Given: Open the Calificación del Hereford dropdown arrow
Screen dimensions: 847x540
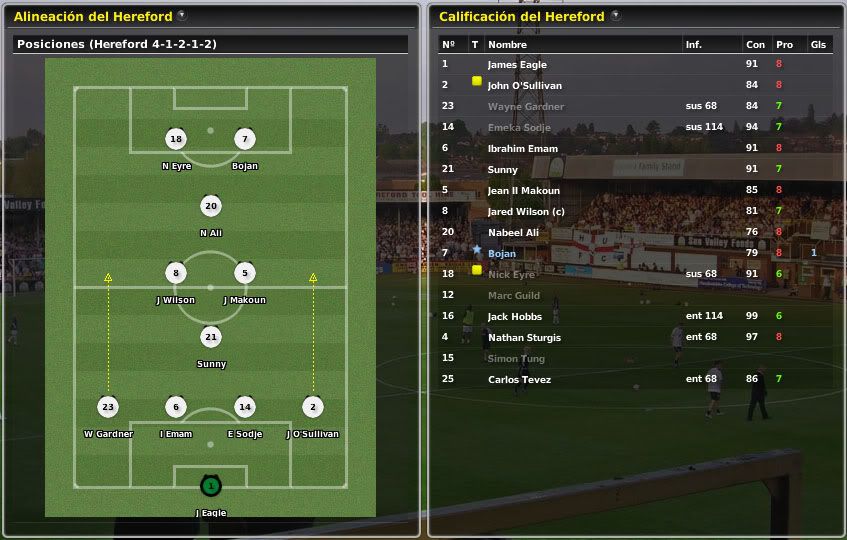Looking at the screenshot, I should (615, 16).
